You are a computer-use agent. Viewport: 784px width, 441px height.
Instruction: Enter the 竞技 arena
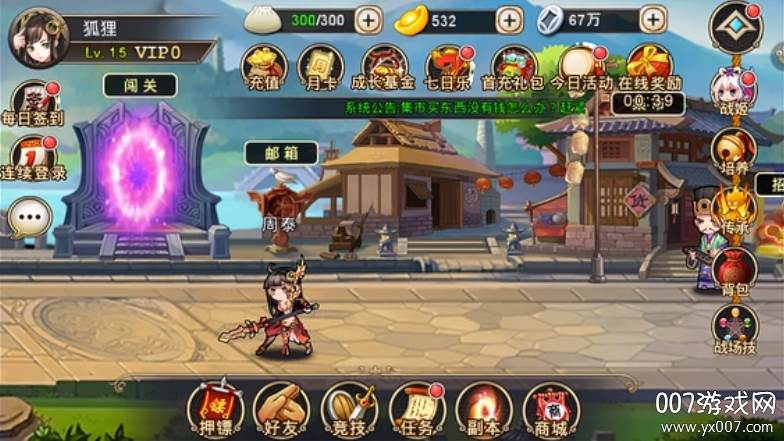pyautogui.click(x=349, y=409)
